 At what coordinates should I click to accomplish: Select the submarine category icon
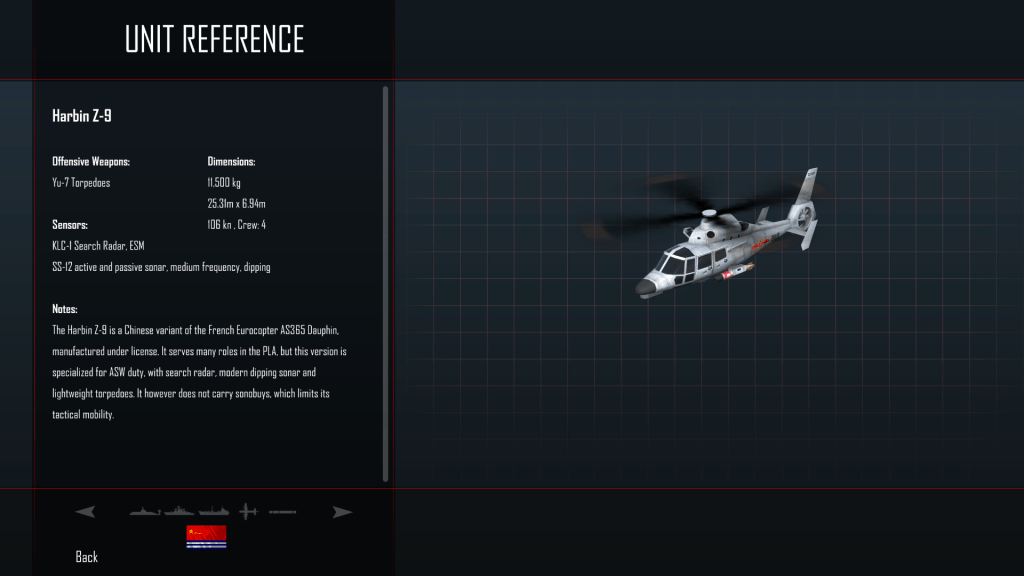coord(146,512)
